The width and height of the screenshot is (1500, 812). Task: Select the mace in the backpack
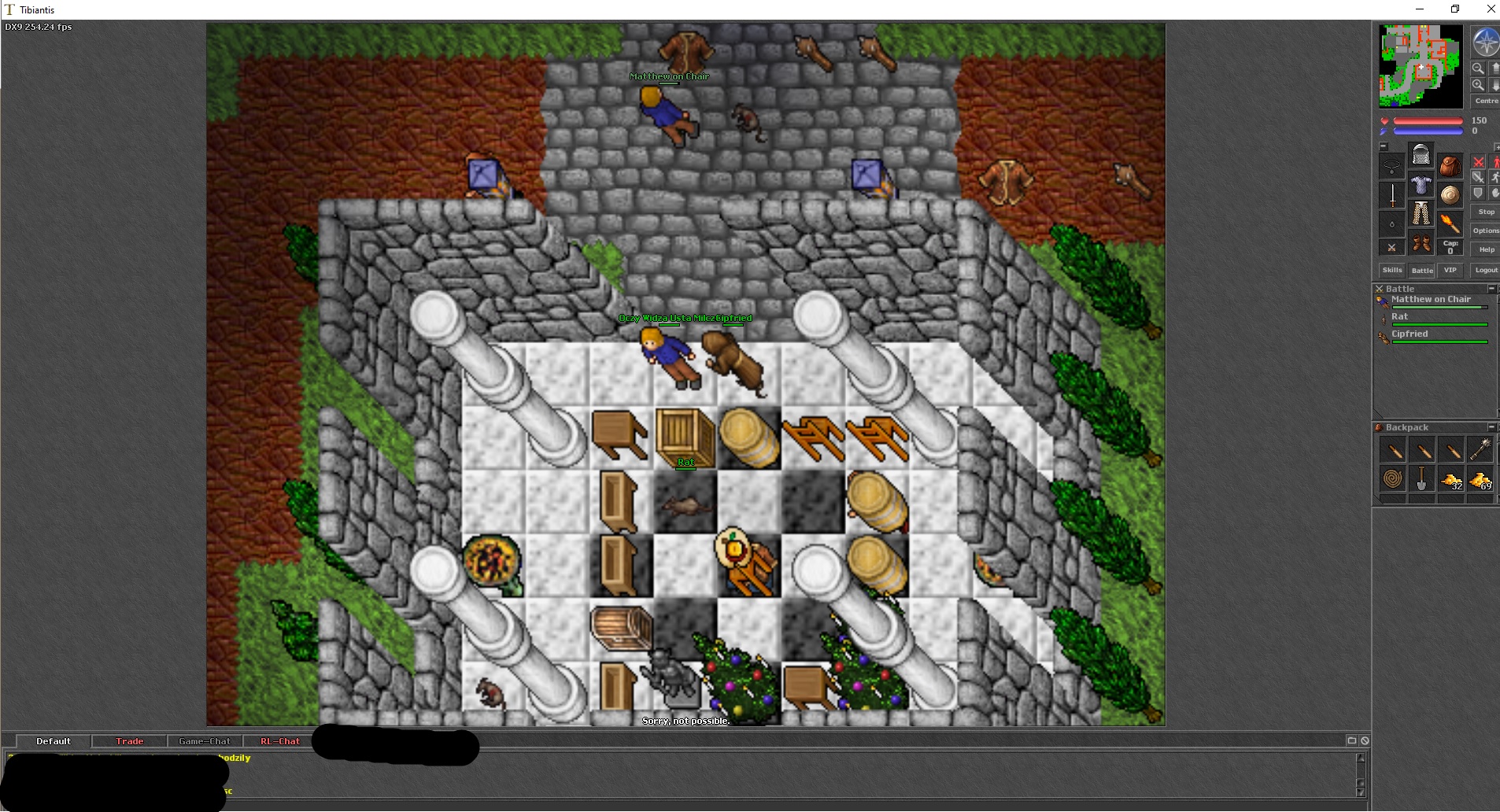pos(1480,449)
